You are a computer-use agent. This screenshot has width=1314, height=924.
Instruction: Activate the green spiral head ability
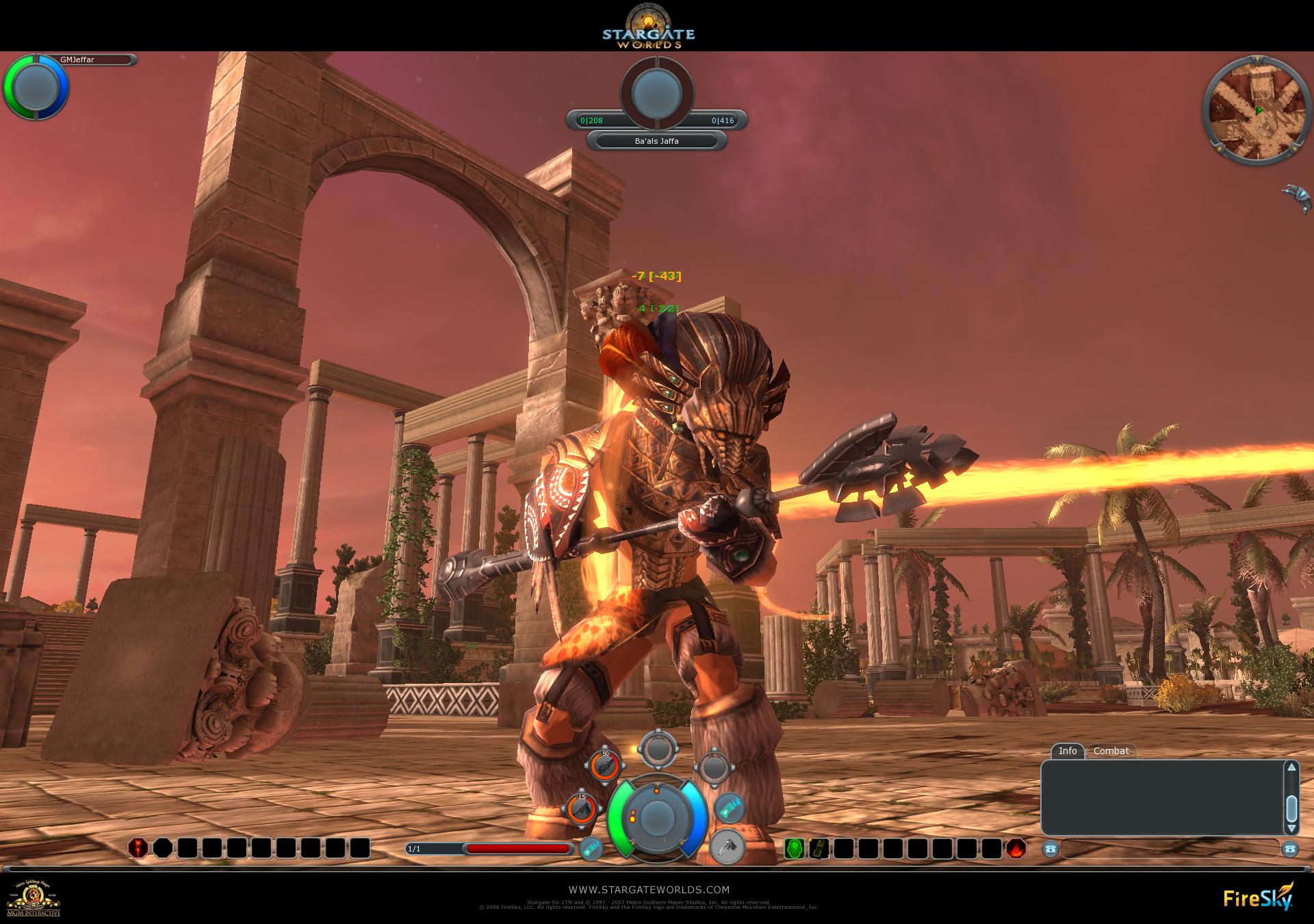(794, 849)
